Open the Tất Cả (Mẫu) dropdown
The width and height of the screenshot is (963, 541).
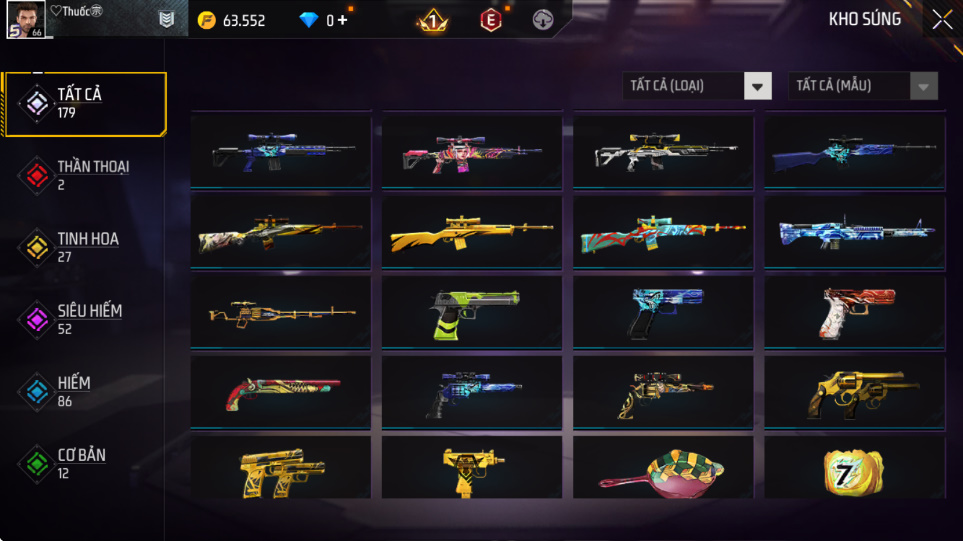(863, 86)
